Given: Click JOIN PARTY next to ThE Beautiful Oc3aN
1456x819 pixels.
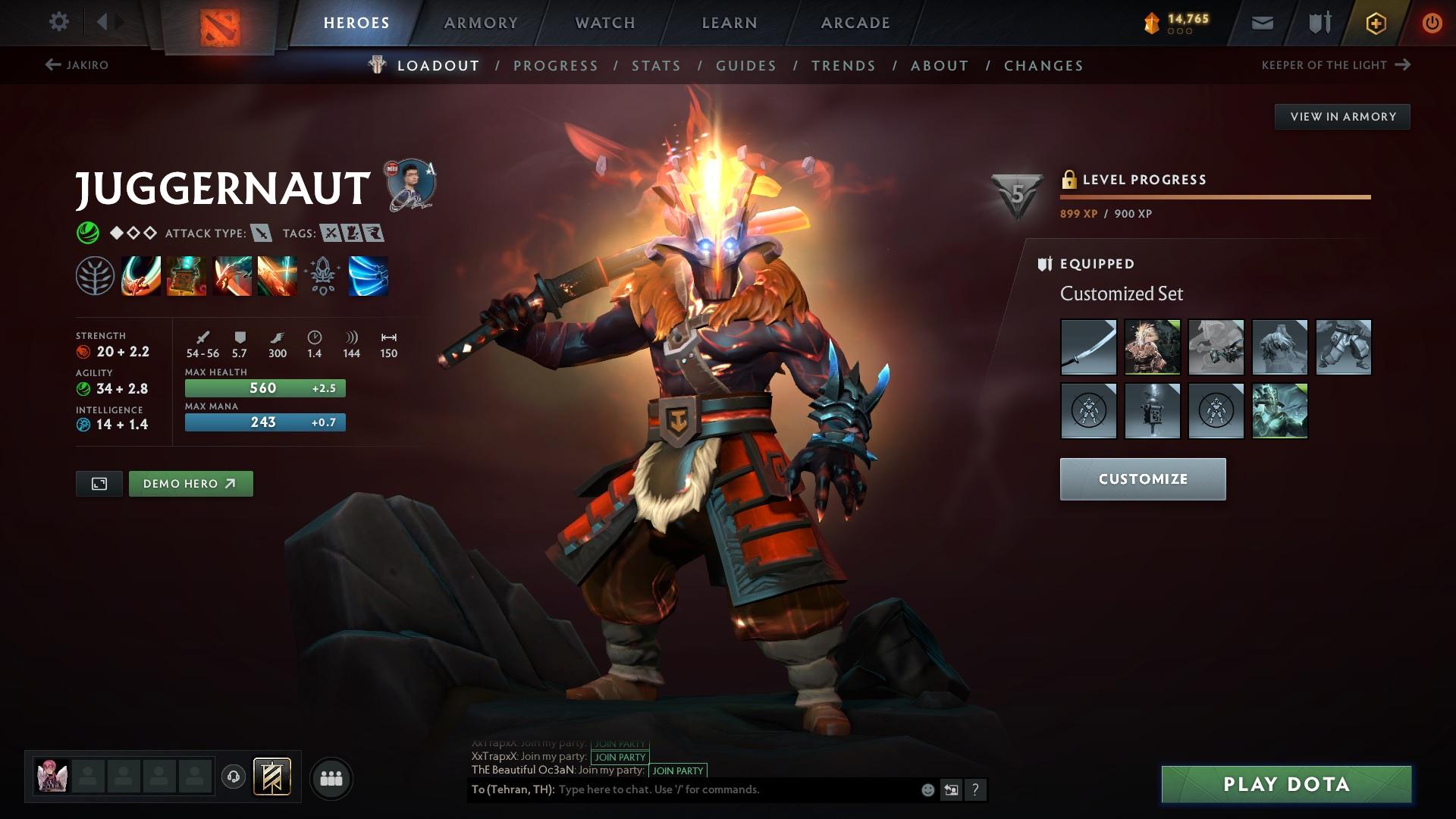Looking at the screenshot, I should click(x=676, y=770).
